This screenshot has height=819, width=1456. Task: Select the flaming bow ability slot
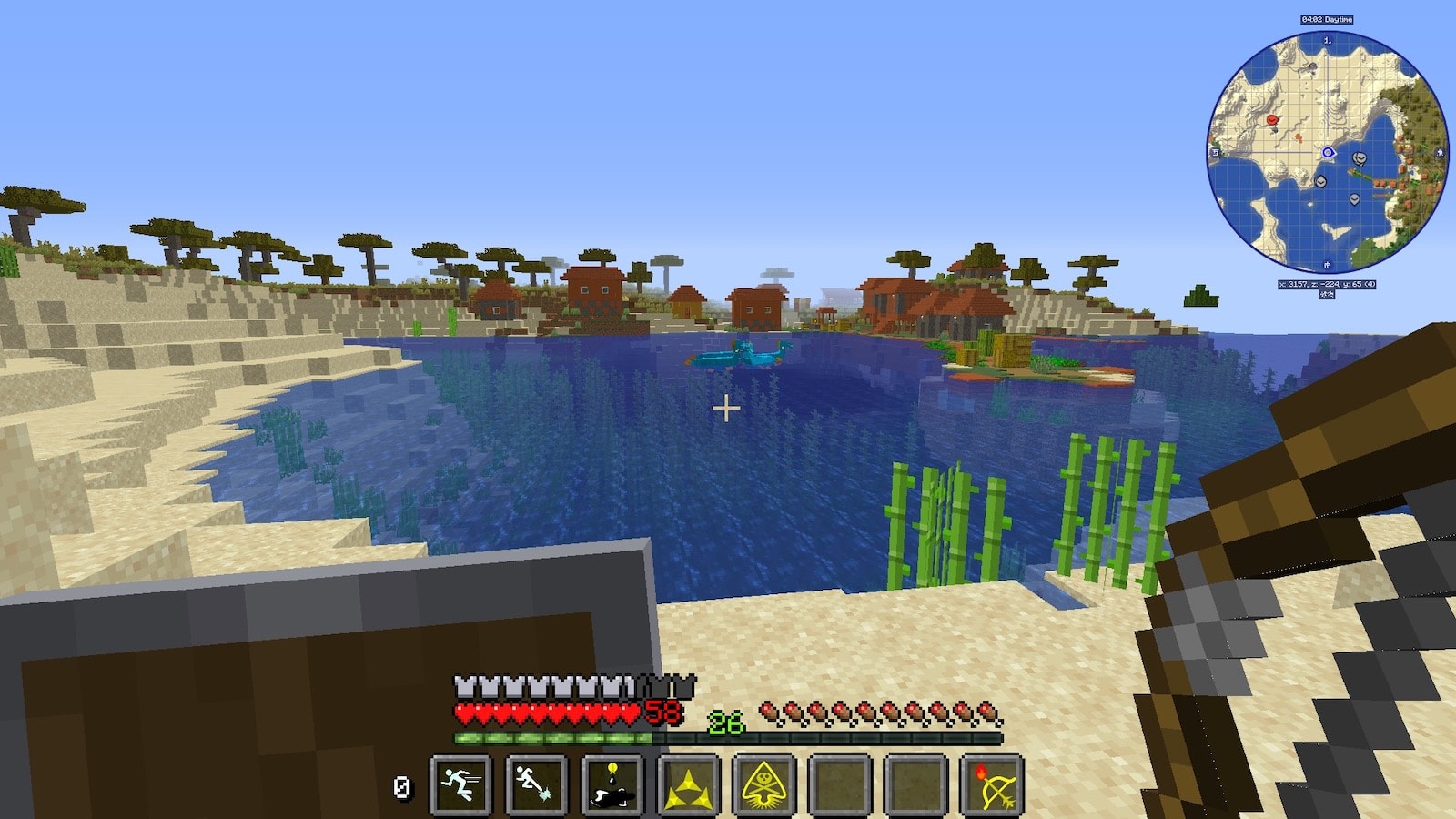pyautogui.click(x=993, y=784)
